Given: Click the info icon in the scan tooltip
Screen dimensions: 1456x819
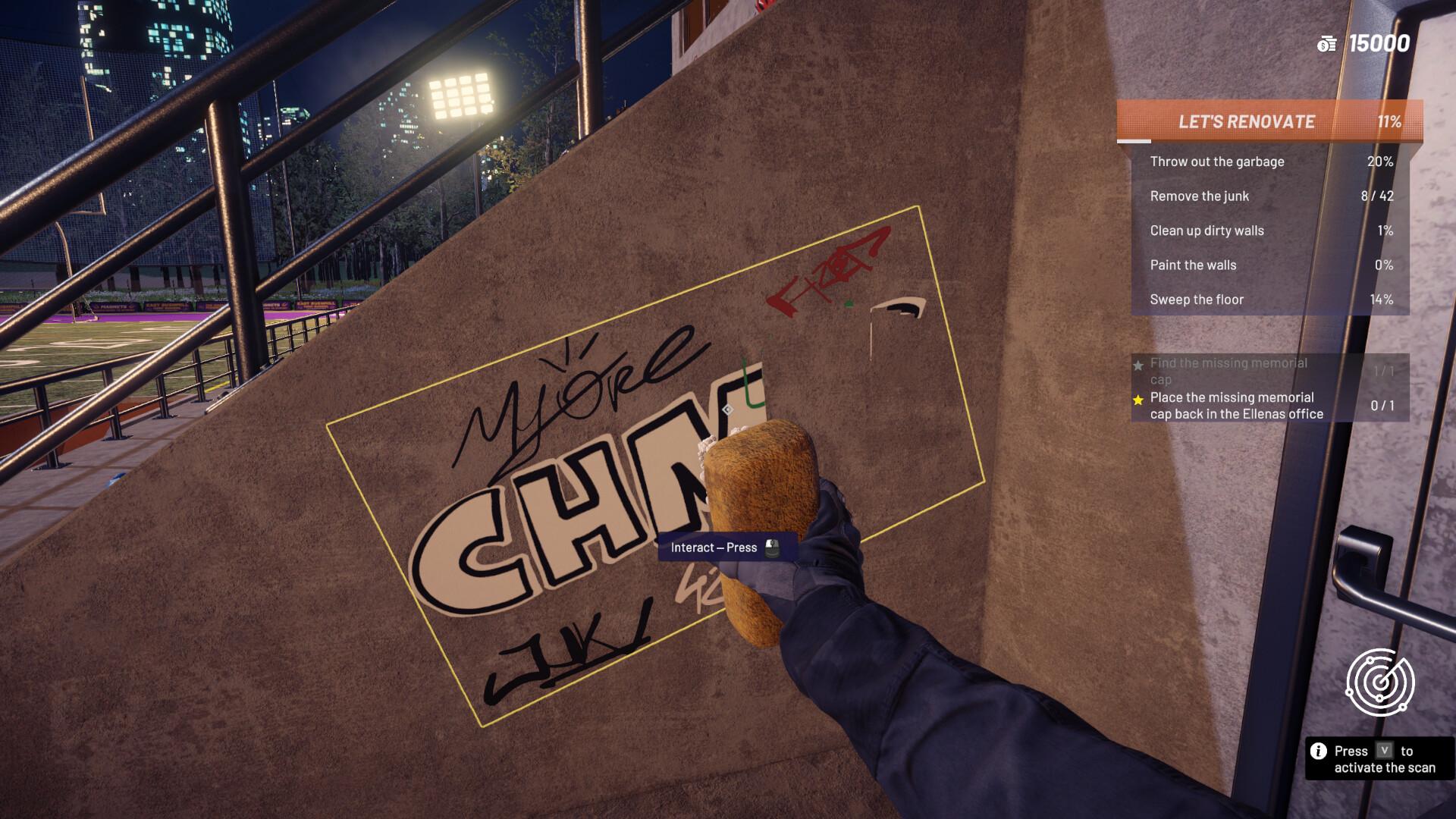Looking at the screenshot, I should (x=1317, y=751).
